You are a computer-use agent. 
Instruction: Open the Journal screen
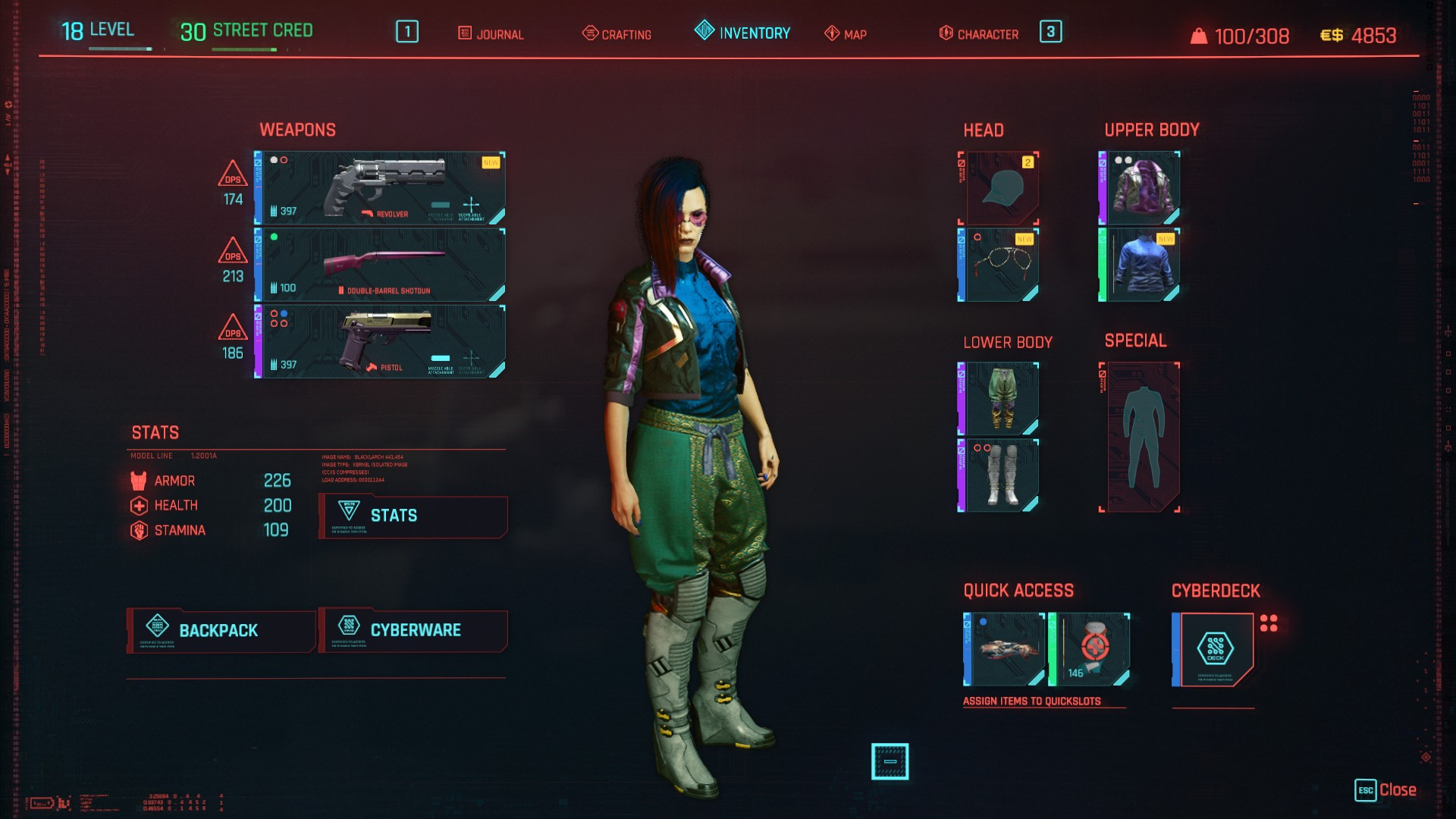[x=492, y=34]
